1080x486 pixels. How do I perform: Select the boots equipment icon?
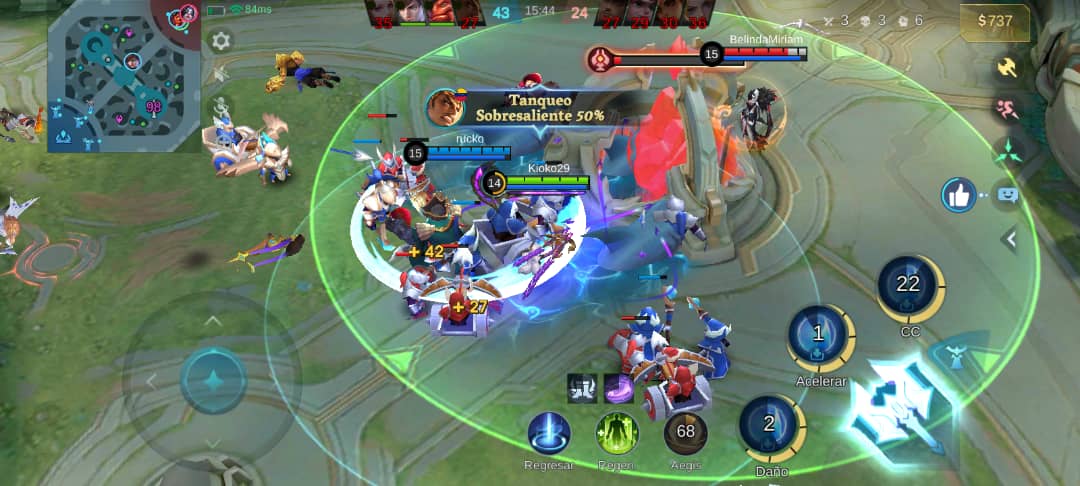(x=582, y=388)
